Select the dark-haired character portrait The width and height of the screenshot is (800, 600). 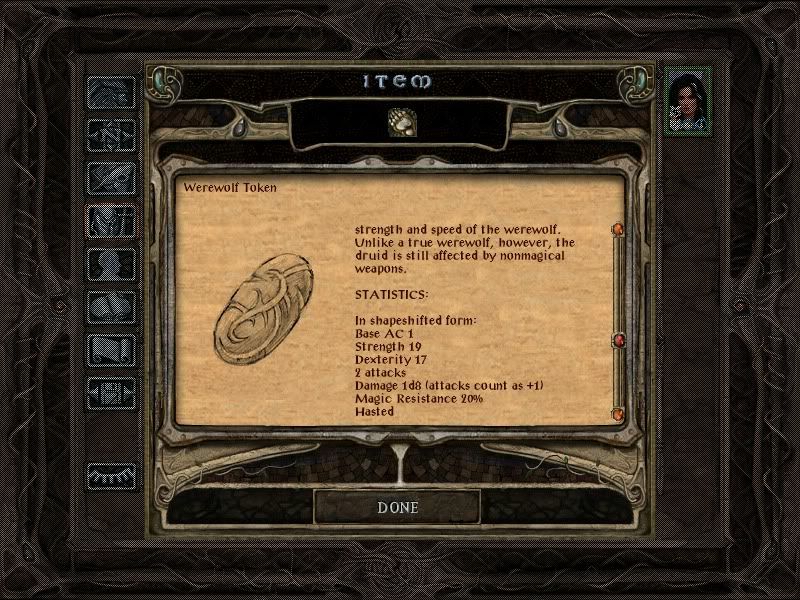(x=689, y=99)
